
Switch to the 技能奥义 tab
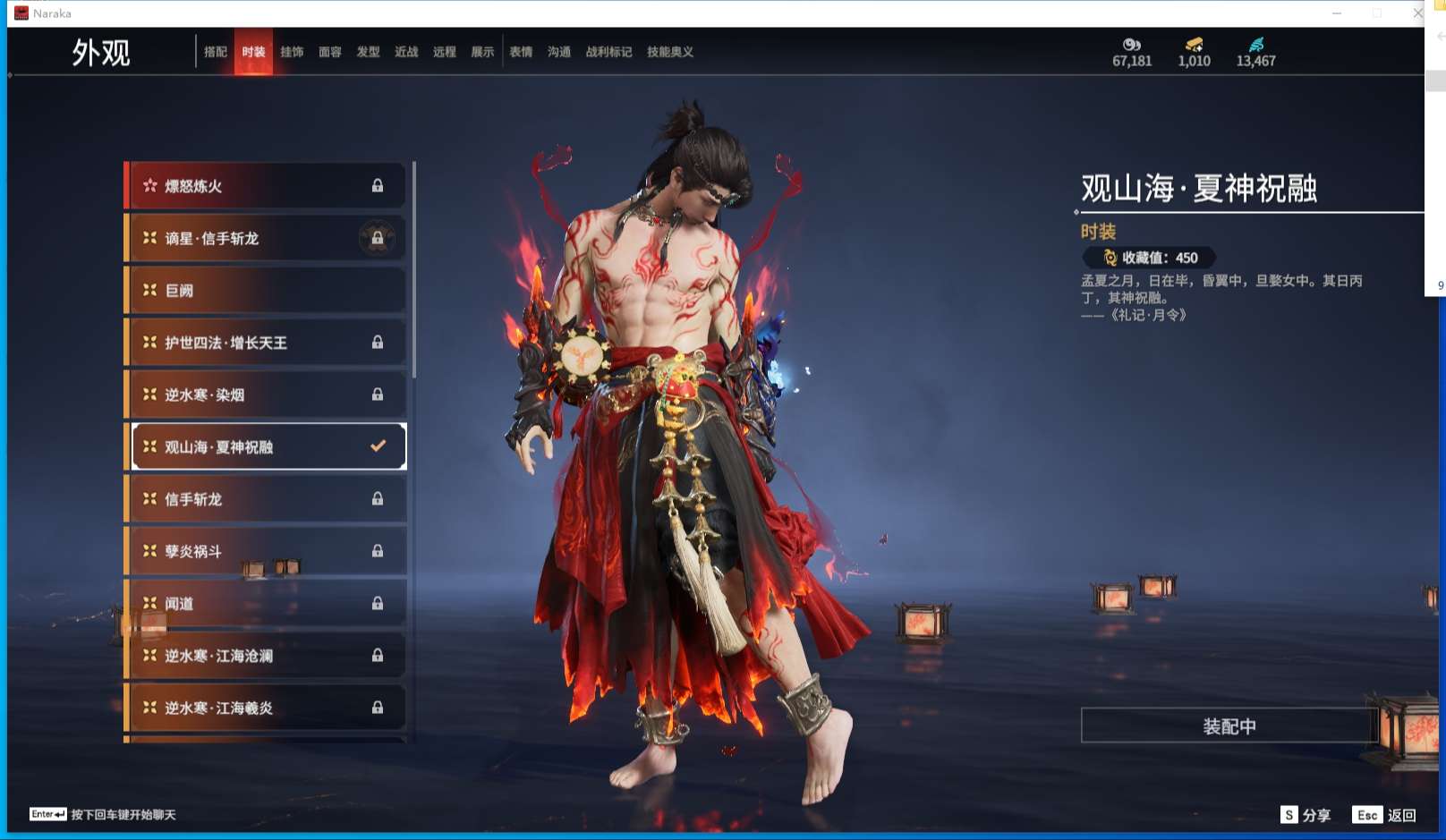point(670,52)
